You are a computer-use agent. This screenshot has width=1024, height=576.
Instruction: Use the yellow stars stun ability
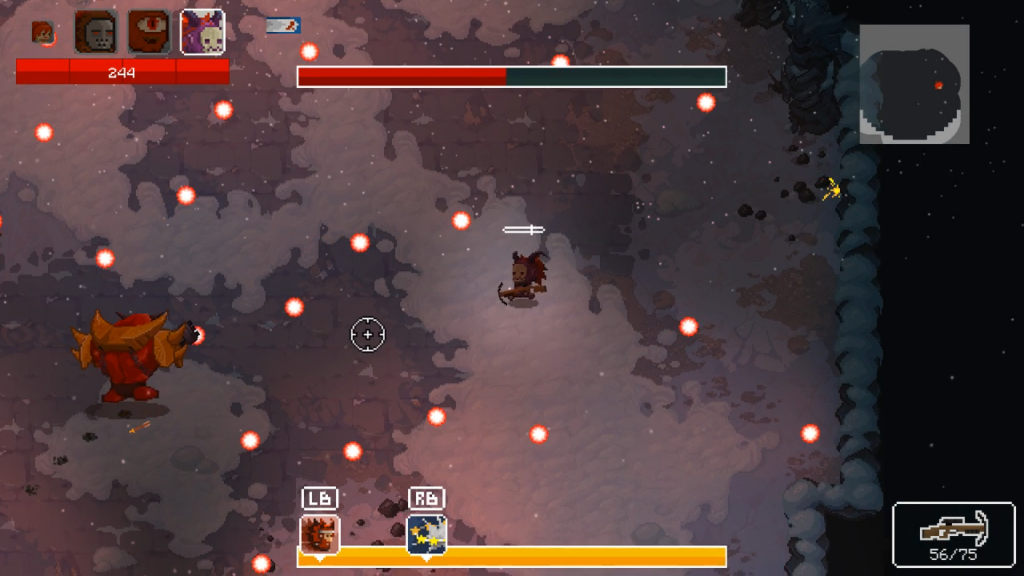[426, 534]
